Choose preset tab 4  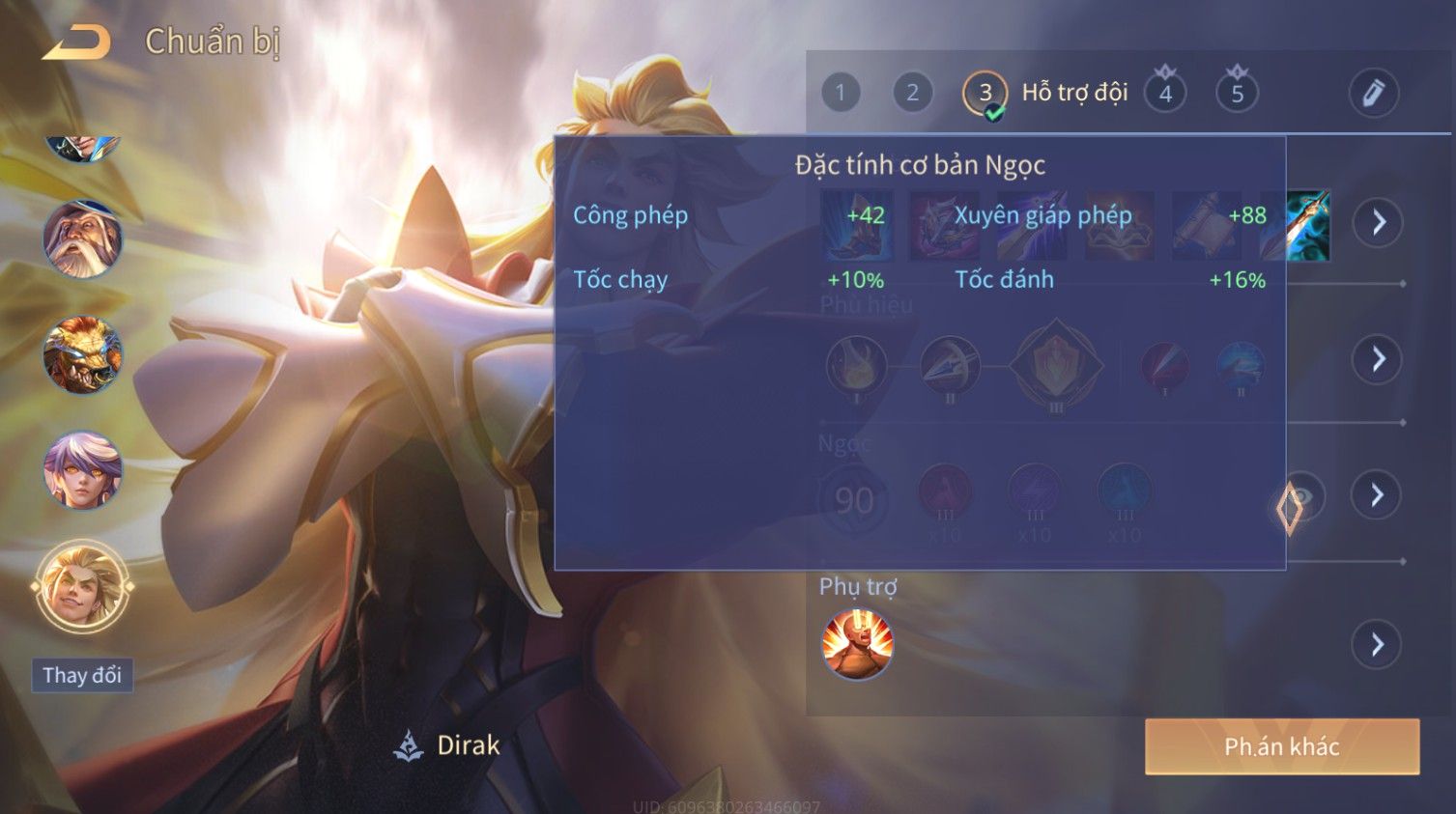pyautogui.click(x=1165, y=94)
